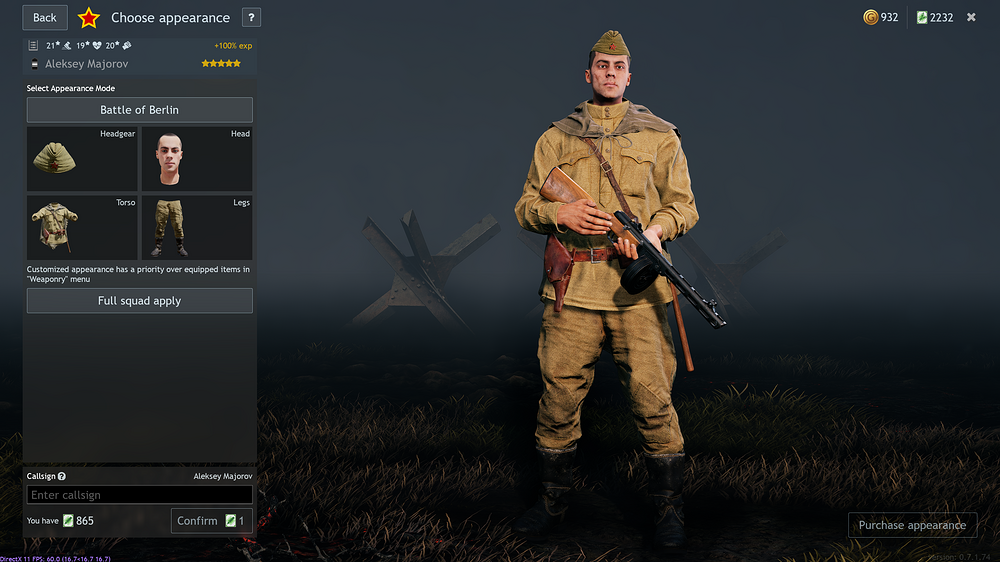
Task: Close the screen with the X
Action: coord(971,17)
